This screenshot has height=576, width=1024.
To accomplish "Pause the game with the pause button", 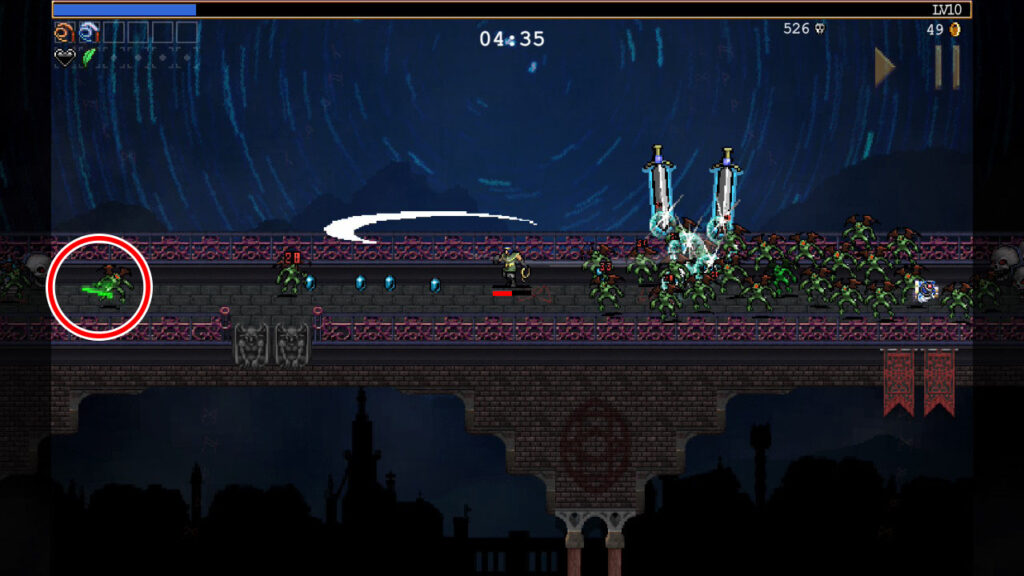I will [946, 67].
